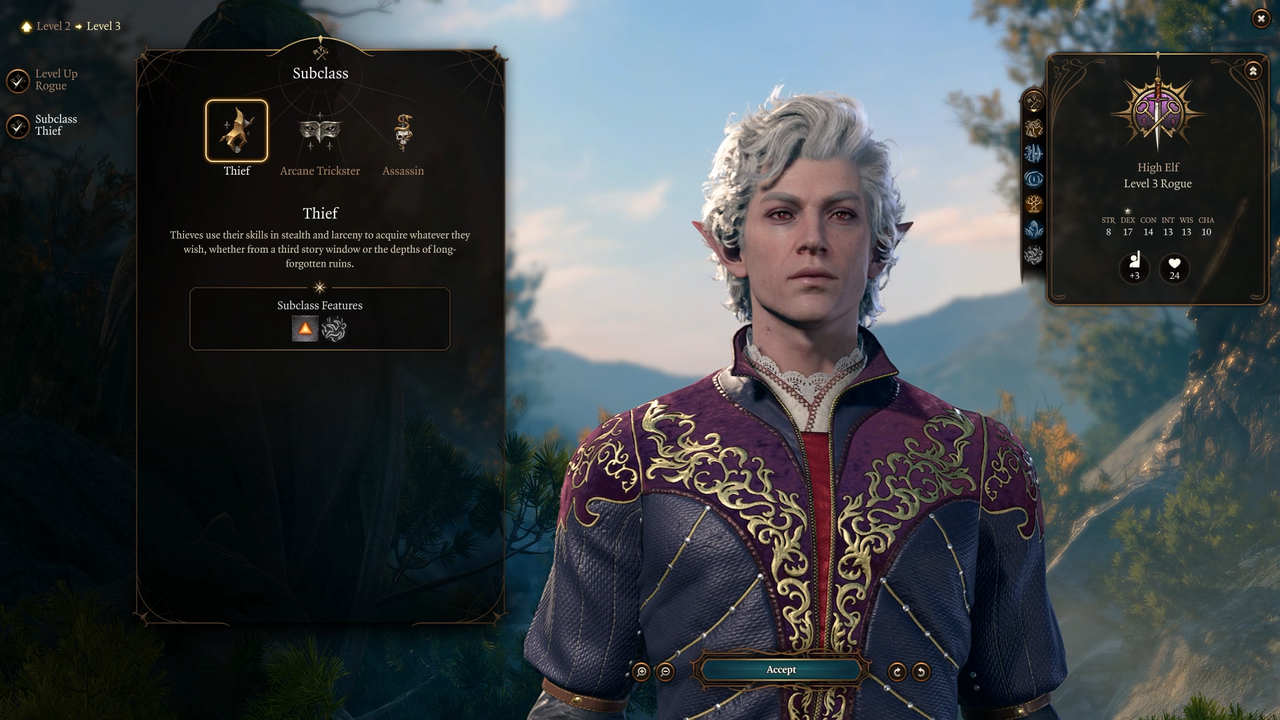The width and height of the screenshot is (1280, 720).
Task: Rotate character counter-clockwise
Action: [921, 672]
